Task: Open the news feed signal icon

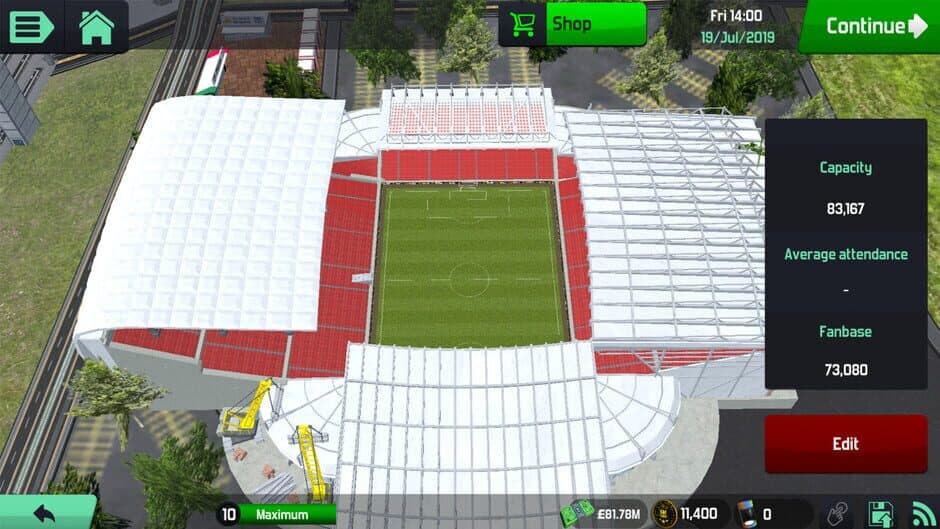Action: click(923, 514)
